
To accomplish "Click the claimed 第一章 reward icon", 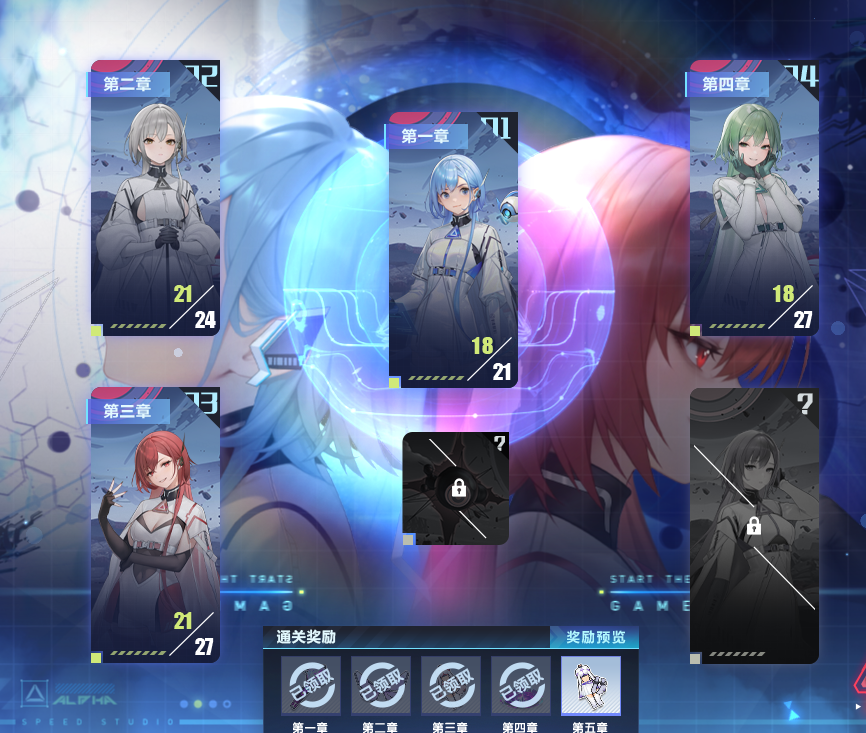I will tap(310, 685).
